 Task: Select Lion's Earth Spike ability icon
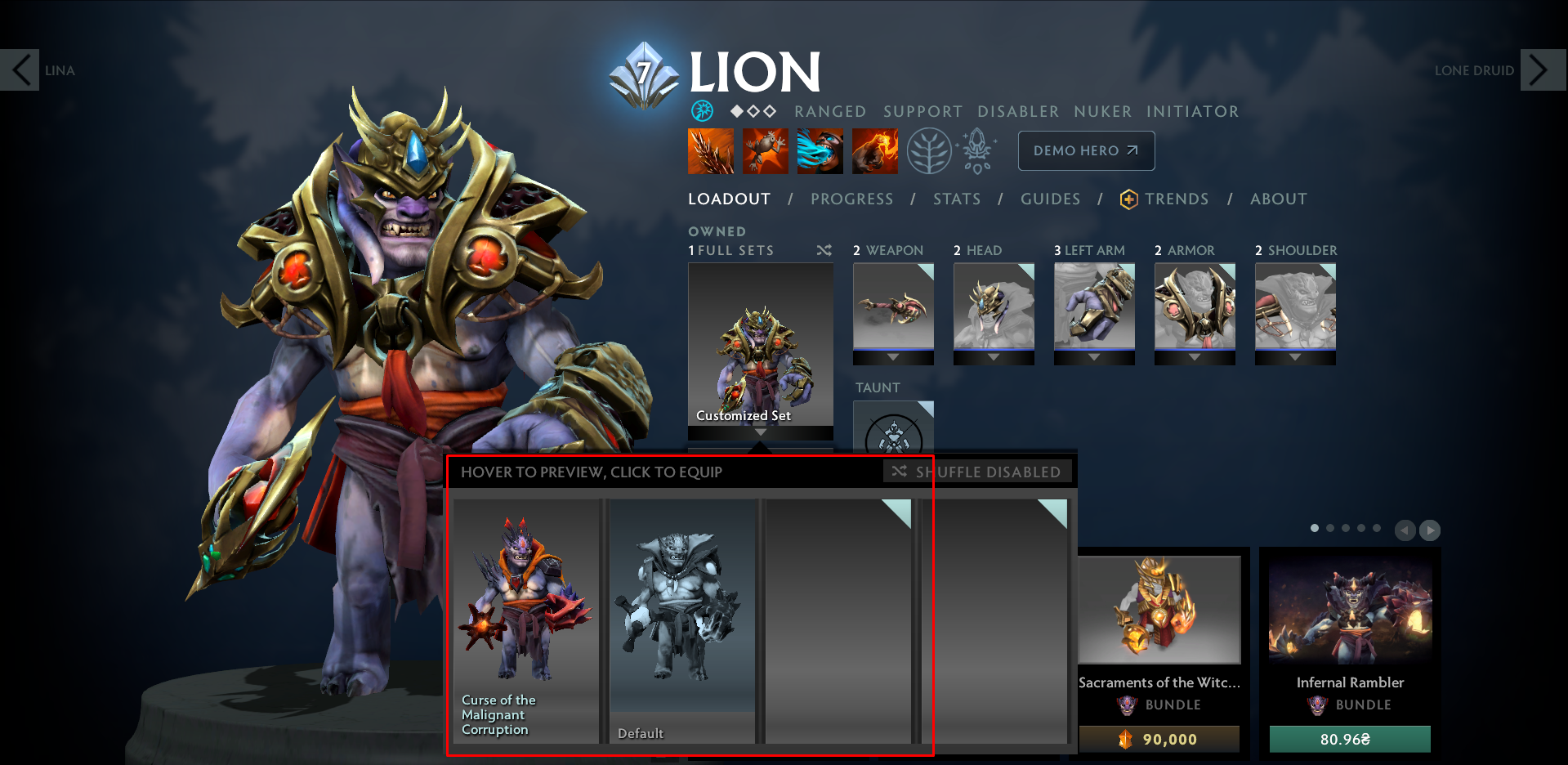[x=709, y=151]
